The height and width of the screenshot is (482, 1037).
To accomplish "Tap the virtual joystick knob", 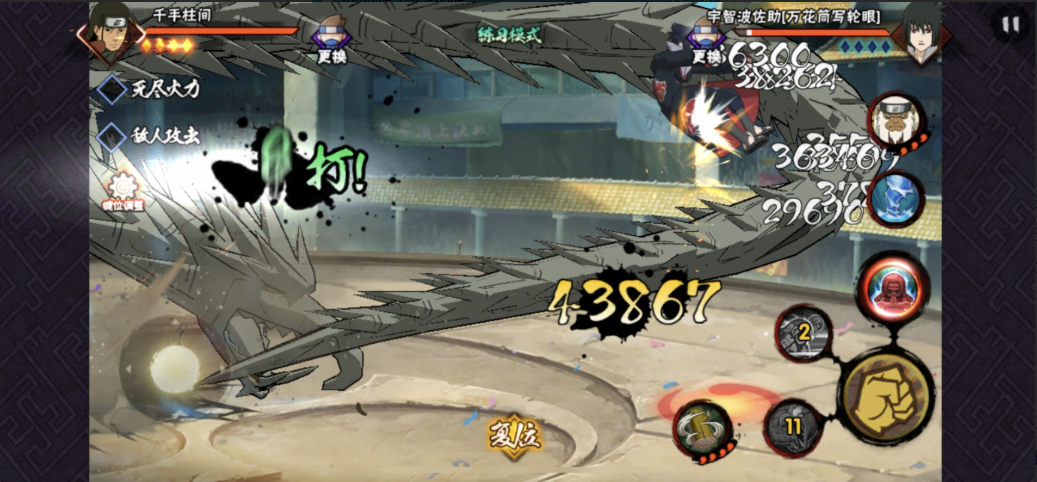I will click(x=174, y=367).
